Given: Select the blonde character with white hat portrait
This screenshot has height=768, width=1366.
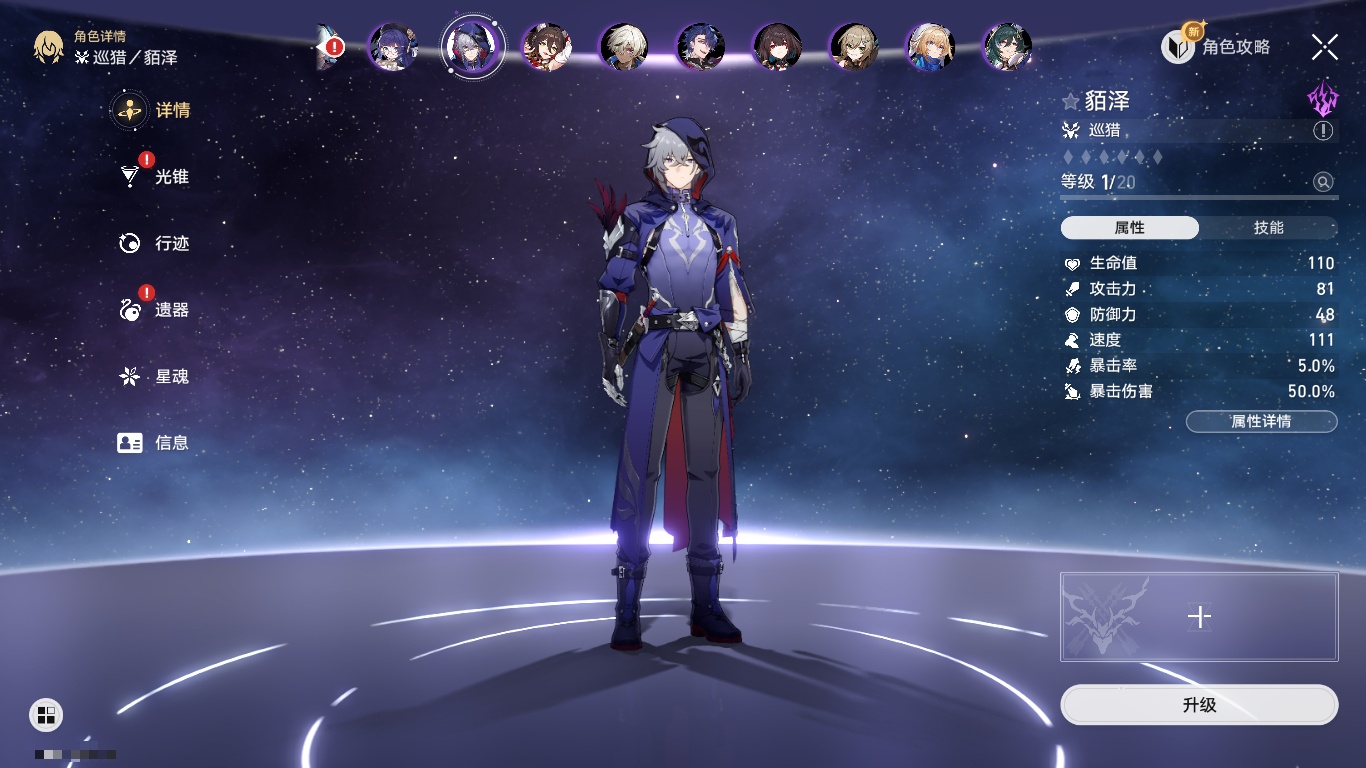Looking at the screenshot, I should (x=930, y=47).
